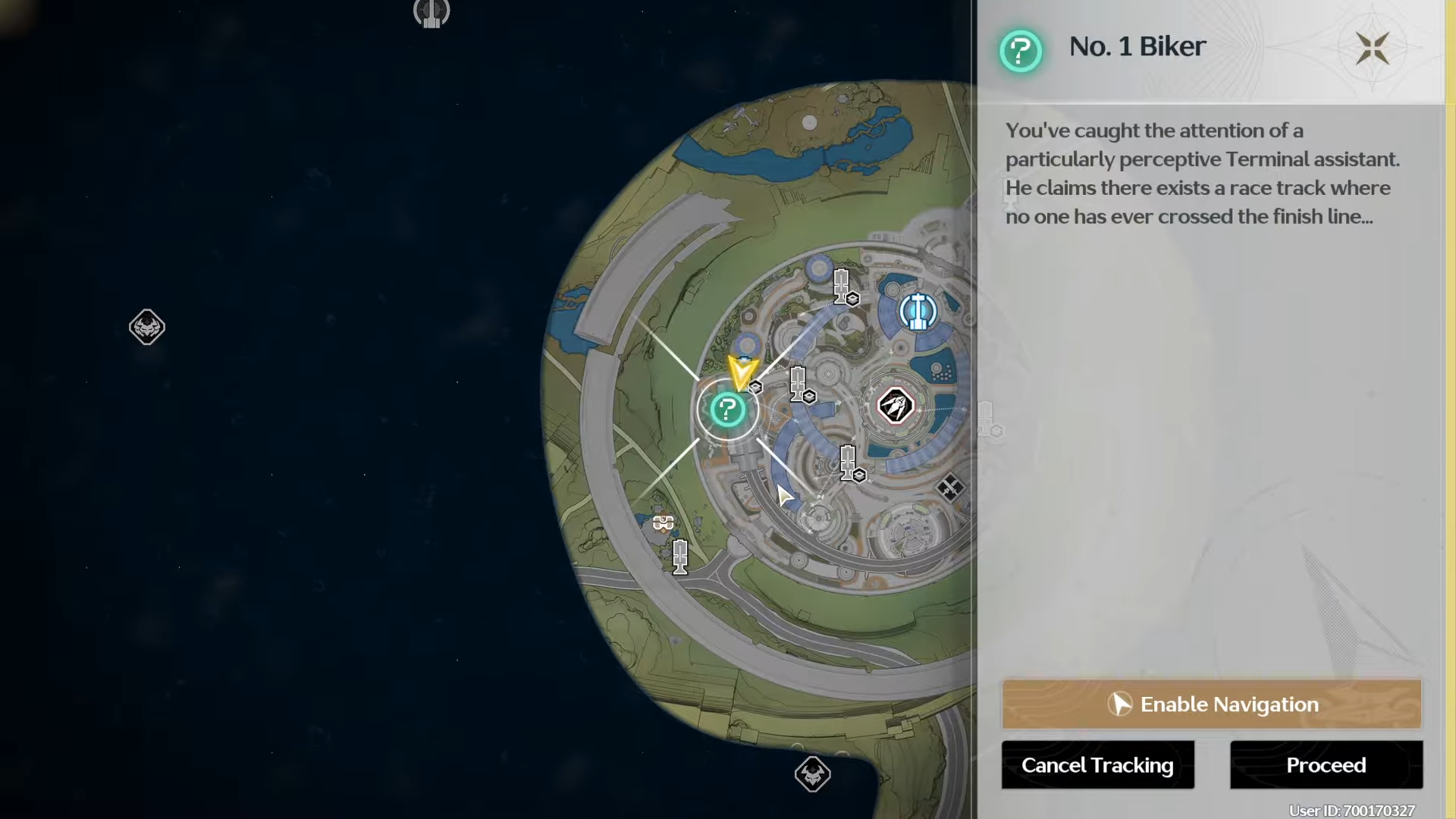Image resolution: width=1456 pixels, height=819 pixels.
Task: Select the green question mark quest marker on the map
Action: 727,409
